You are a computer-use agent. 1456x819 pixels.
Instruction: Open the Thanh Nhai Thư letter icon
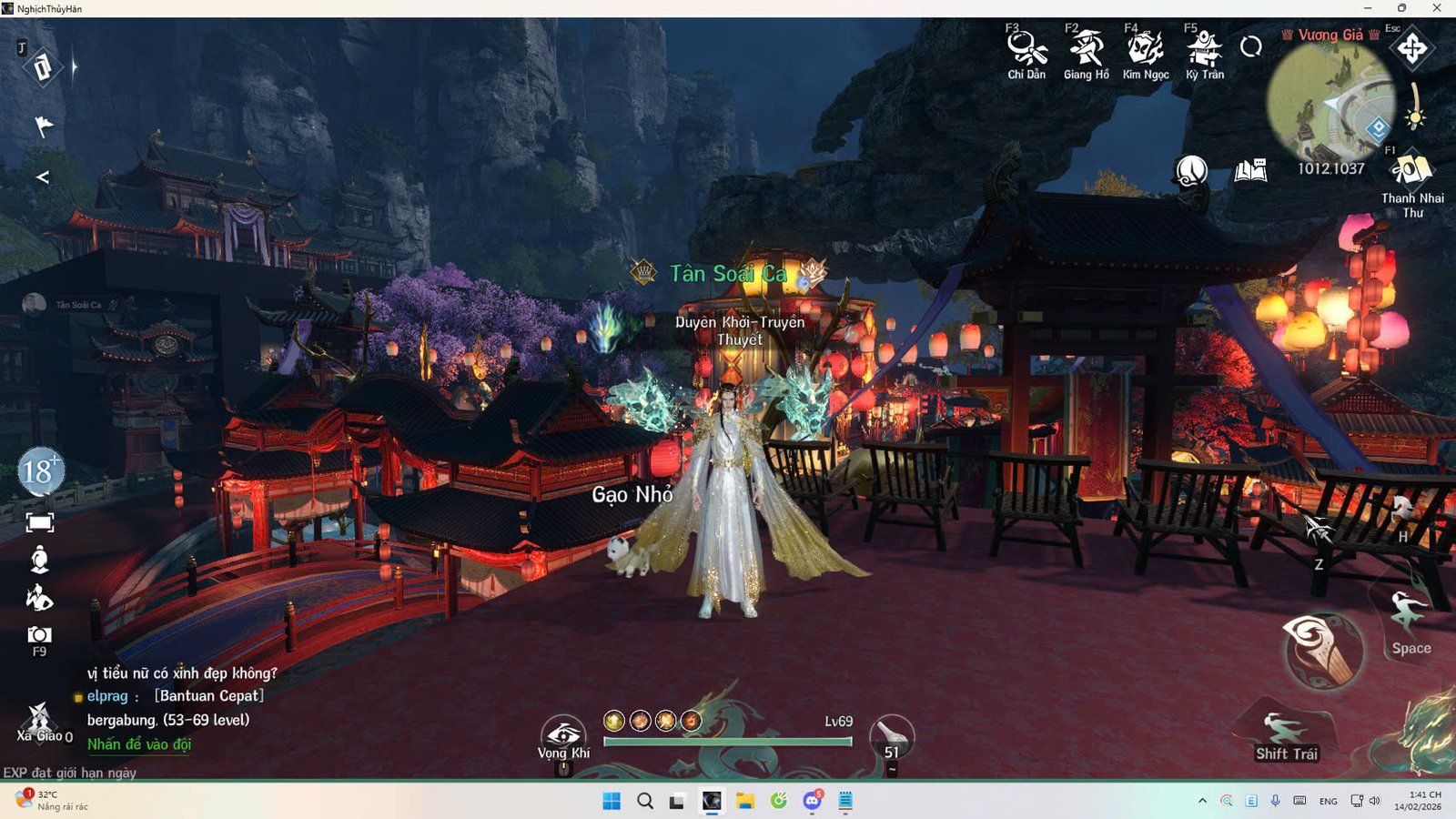(1411, 171)
